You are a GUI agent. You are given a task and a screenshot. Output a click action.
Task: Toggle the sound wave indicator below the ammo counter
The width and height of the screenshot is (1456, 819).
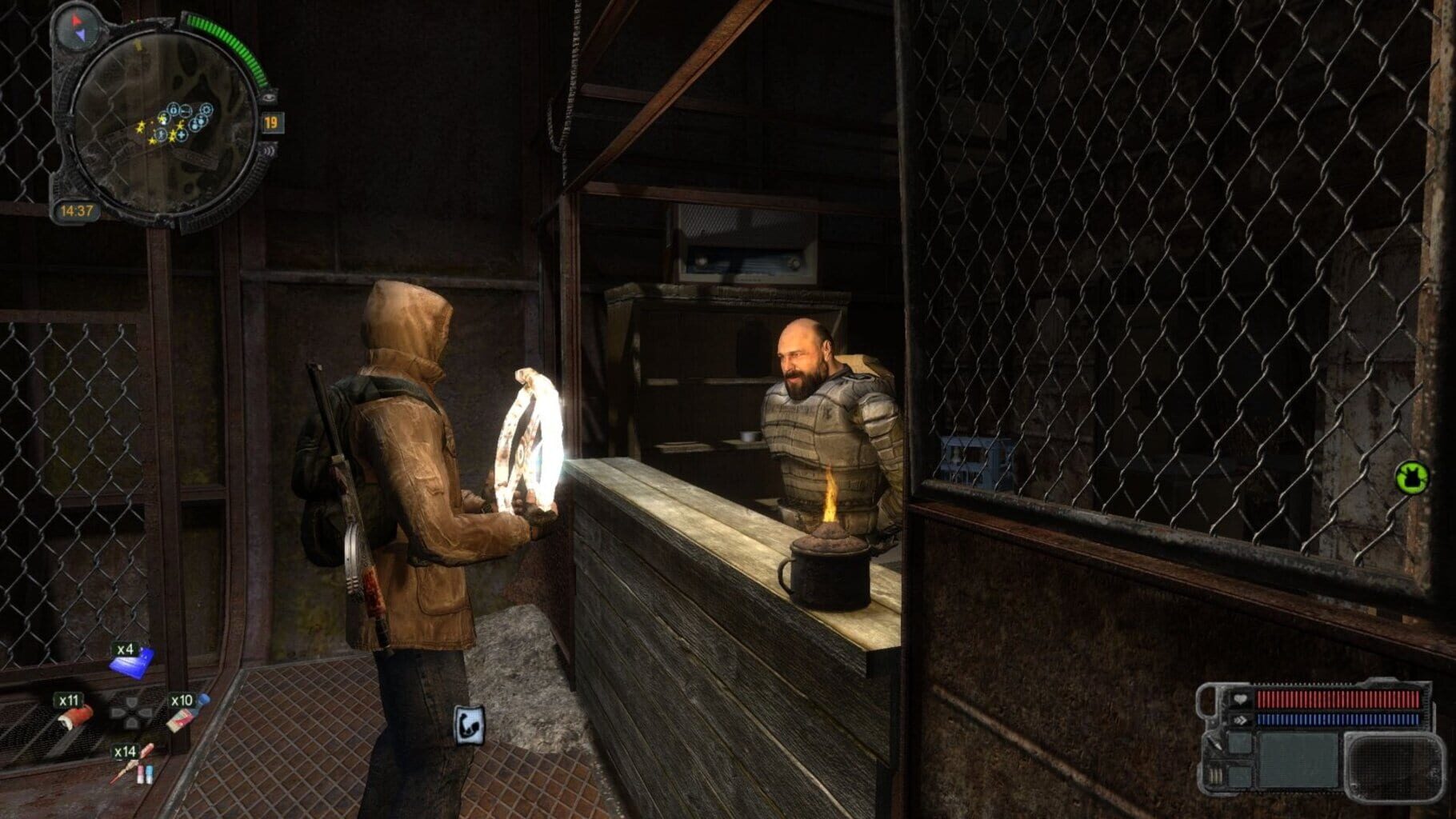tap(268, 152)
